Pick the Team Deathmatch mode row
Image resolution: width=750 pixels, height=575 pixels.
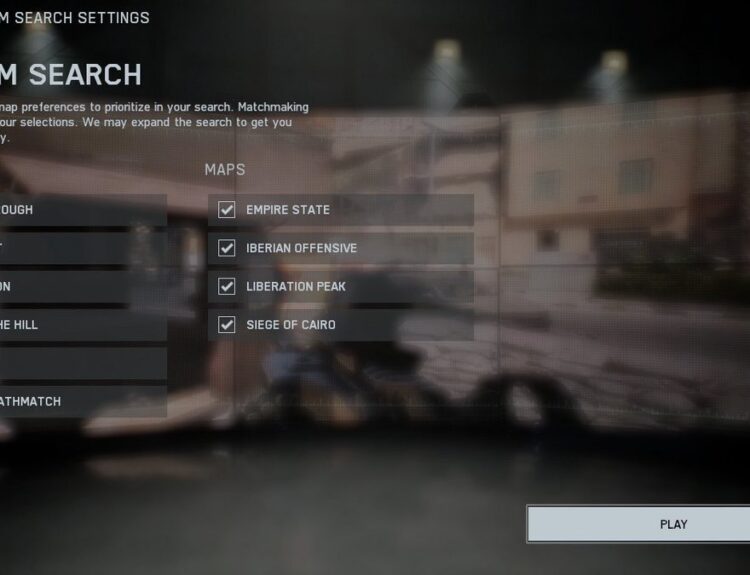80,402
